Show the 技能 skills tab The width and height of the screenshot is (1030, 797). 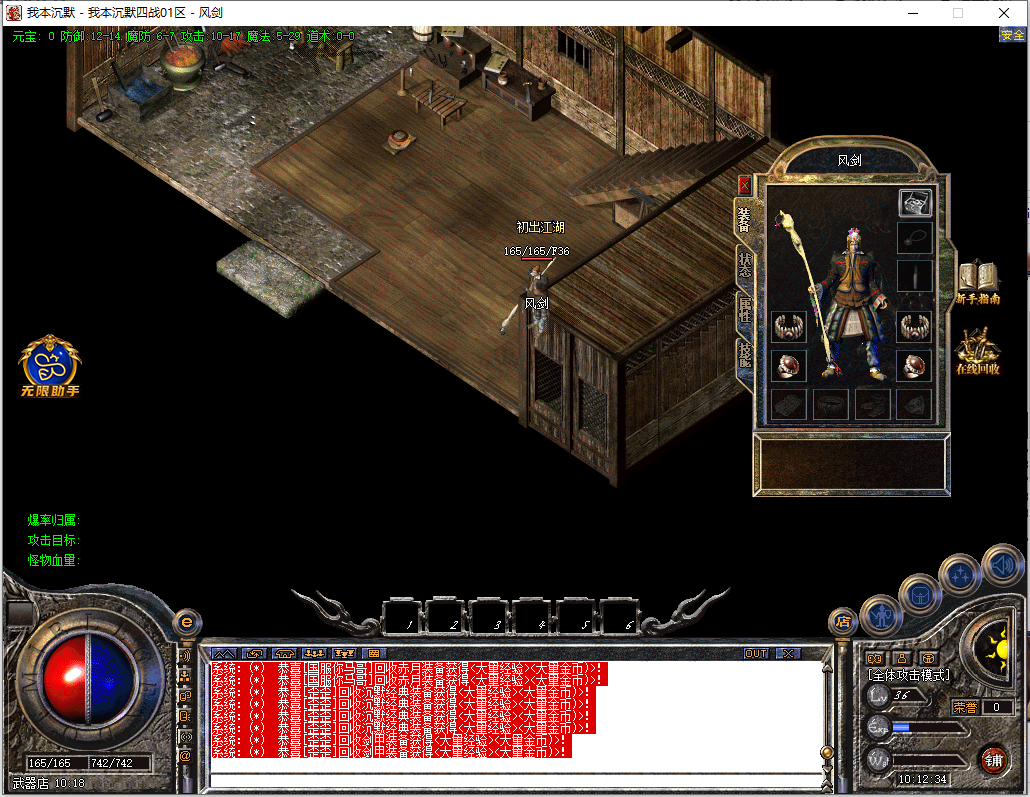pos(745,355)
